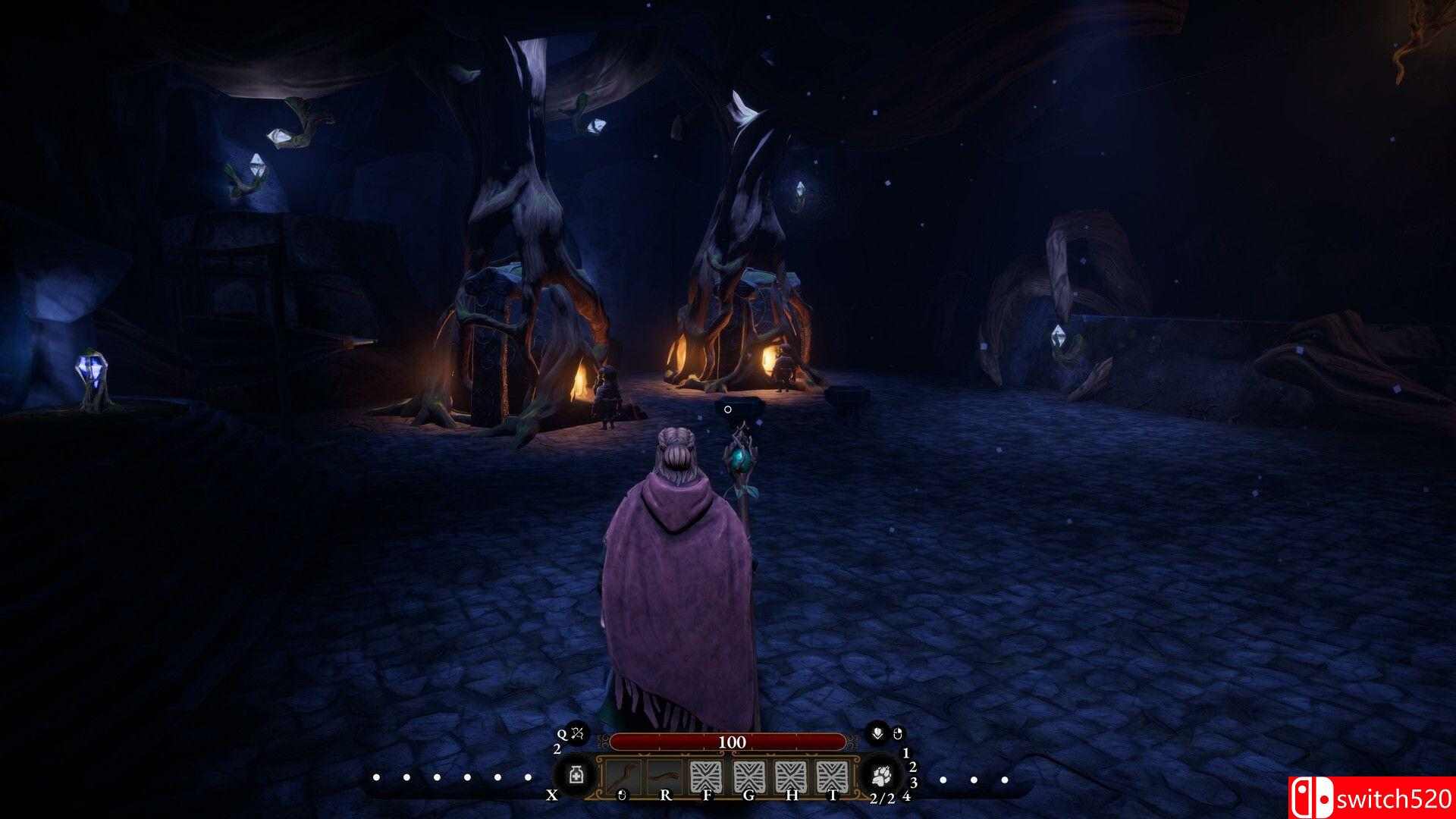Click the number 2 counter under the Q icon
This screenshot has height=819, width=1456.
click(x=557, y=748)
